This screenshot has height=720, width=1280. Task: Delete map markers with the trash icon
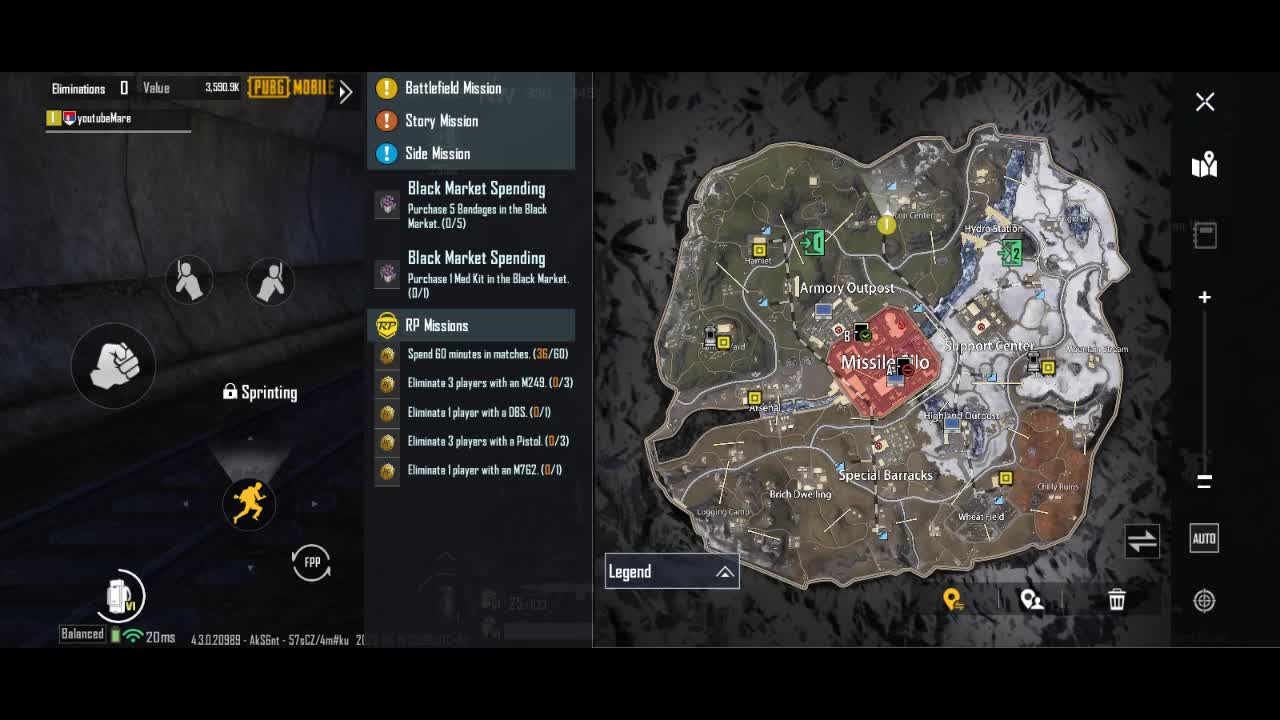[x=1117, y=600]
